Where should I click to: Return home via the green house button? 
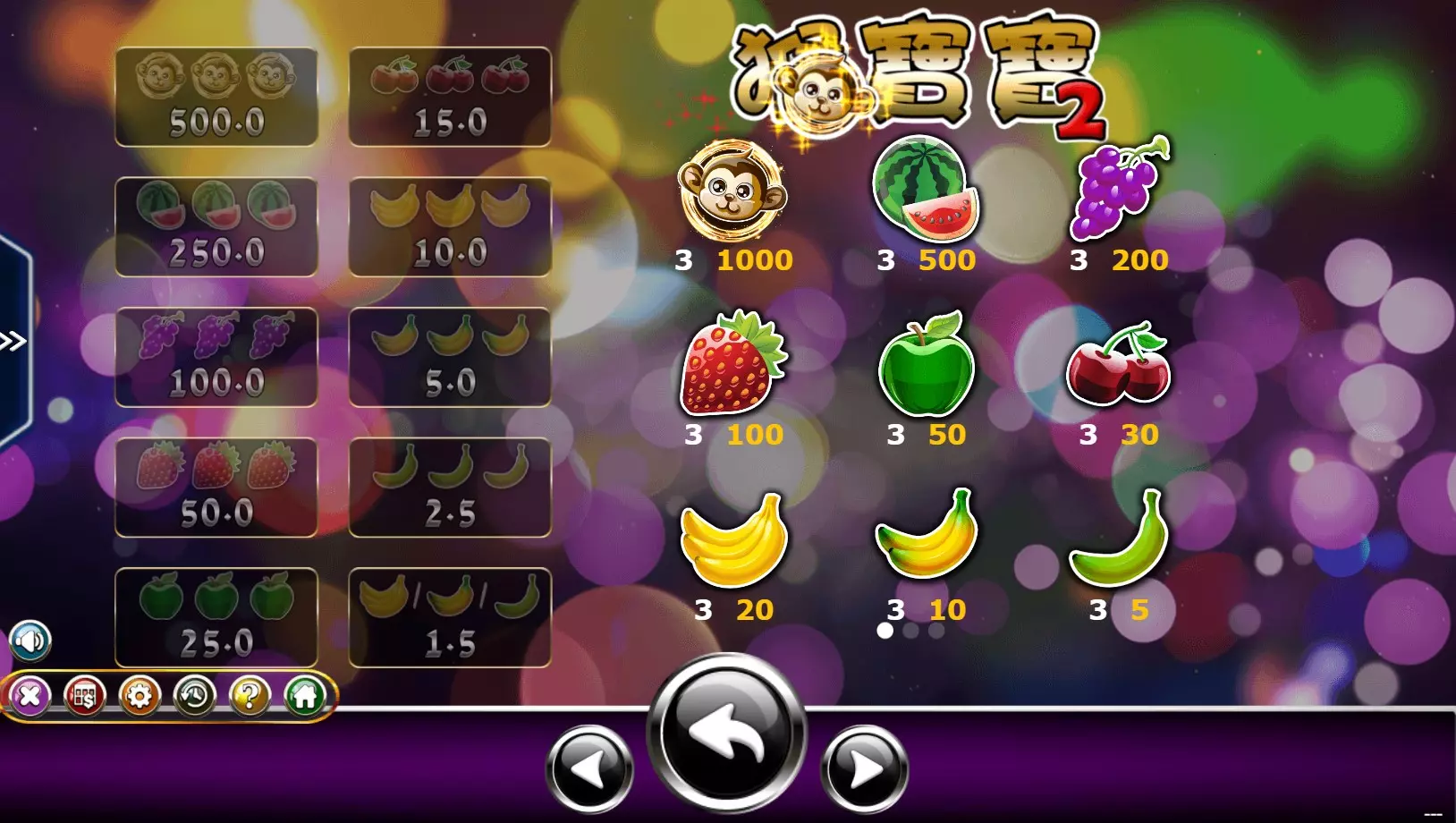coord(305,695)
